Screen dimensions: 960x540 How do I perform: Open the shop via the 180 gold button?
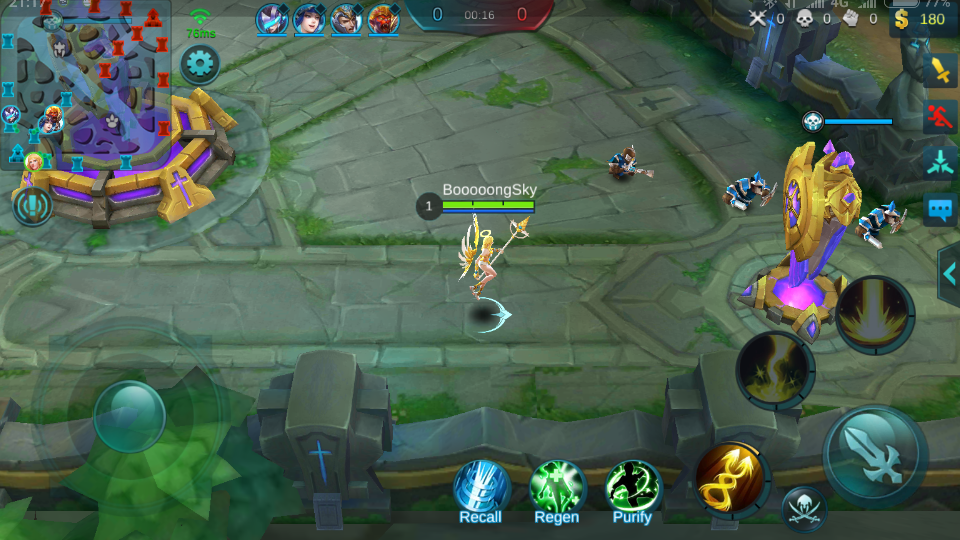tap(921, 19)
